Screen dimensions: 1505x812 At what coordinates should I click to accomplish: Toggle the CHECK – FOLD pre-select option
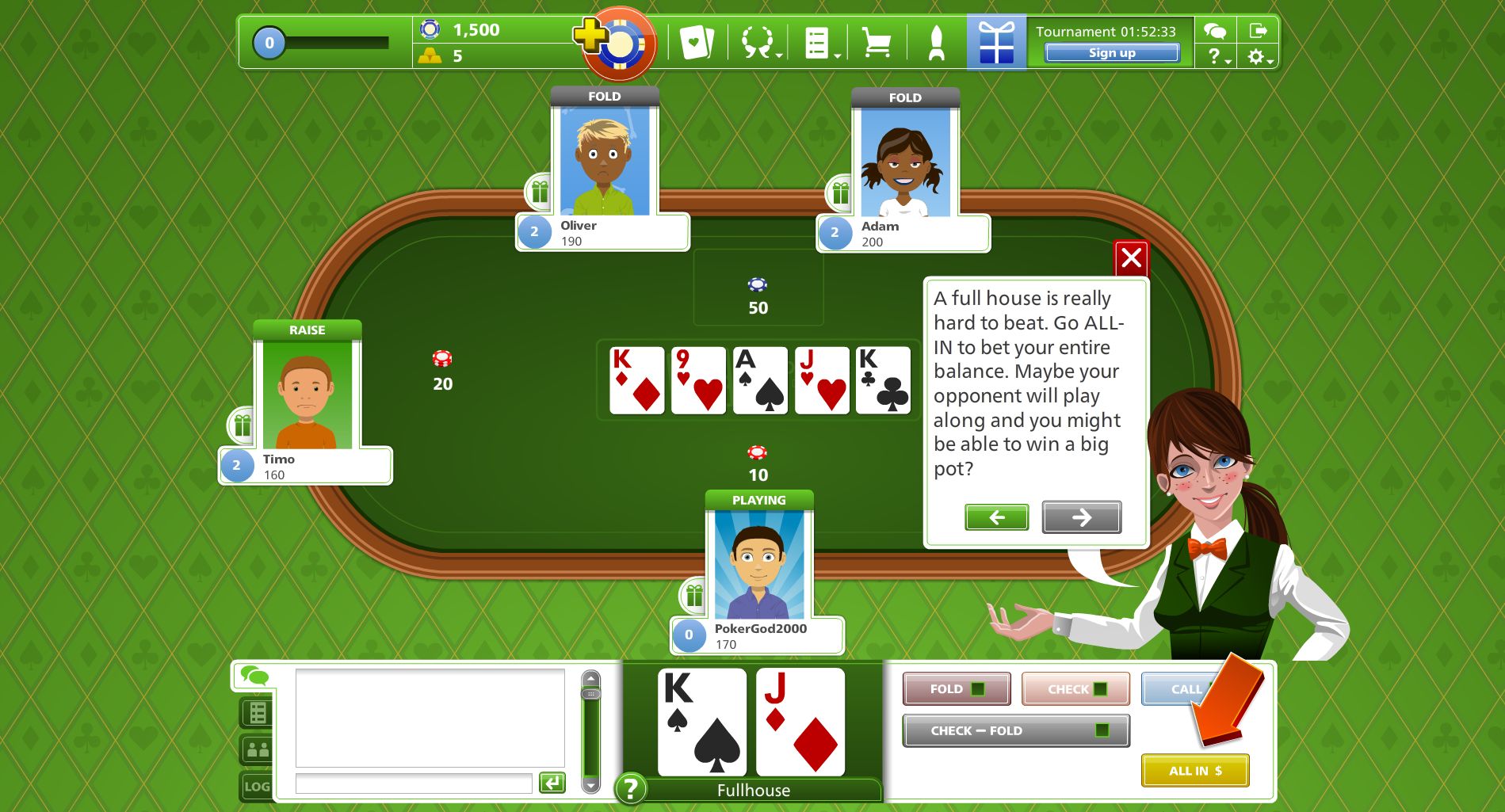1015,730
